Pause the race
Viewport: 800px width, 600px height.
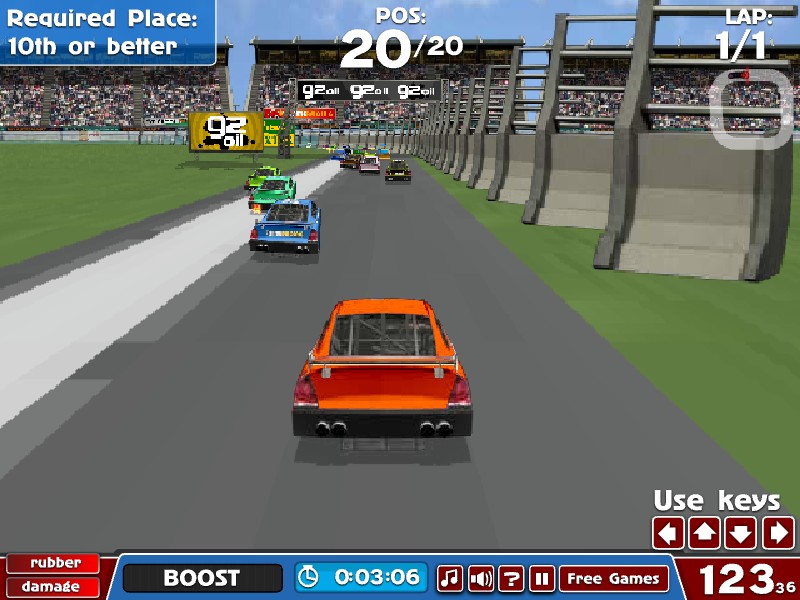542,578
